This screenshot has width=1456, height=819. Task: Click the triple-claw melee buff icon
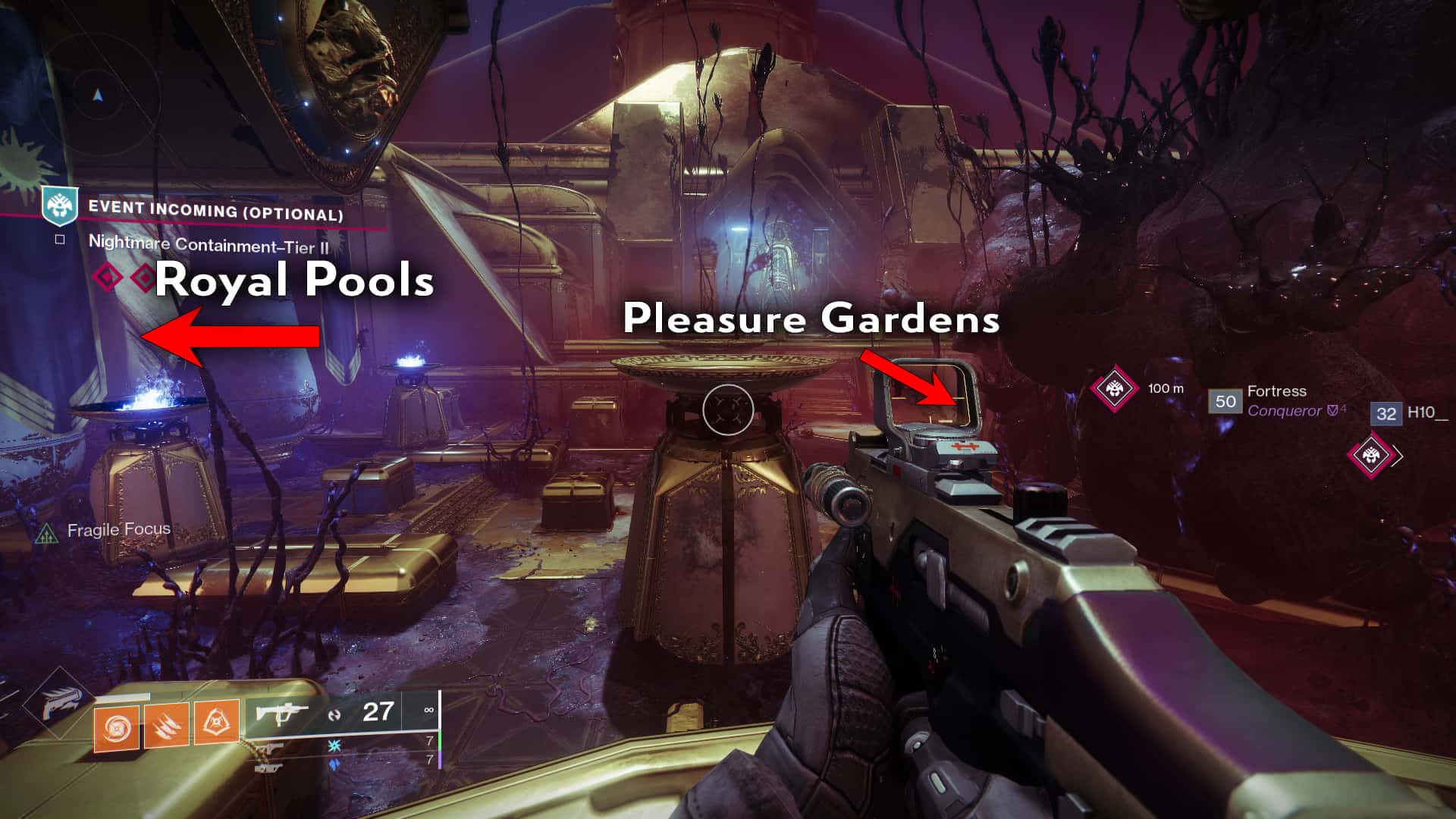pyautogui.click(x=166, y=725)
